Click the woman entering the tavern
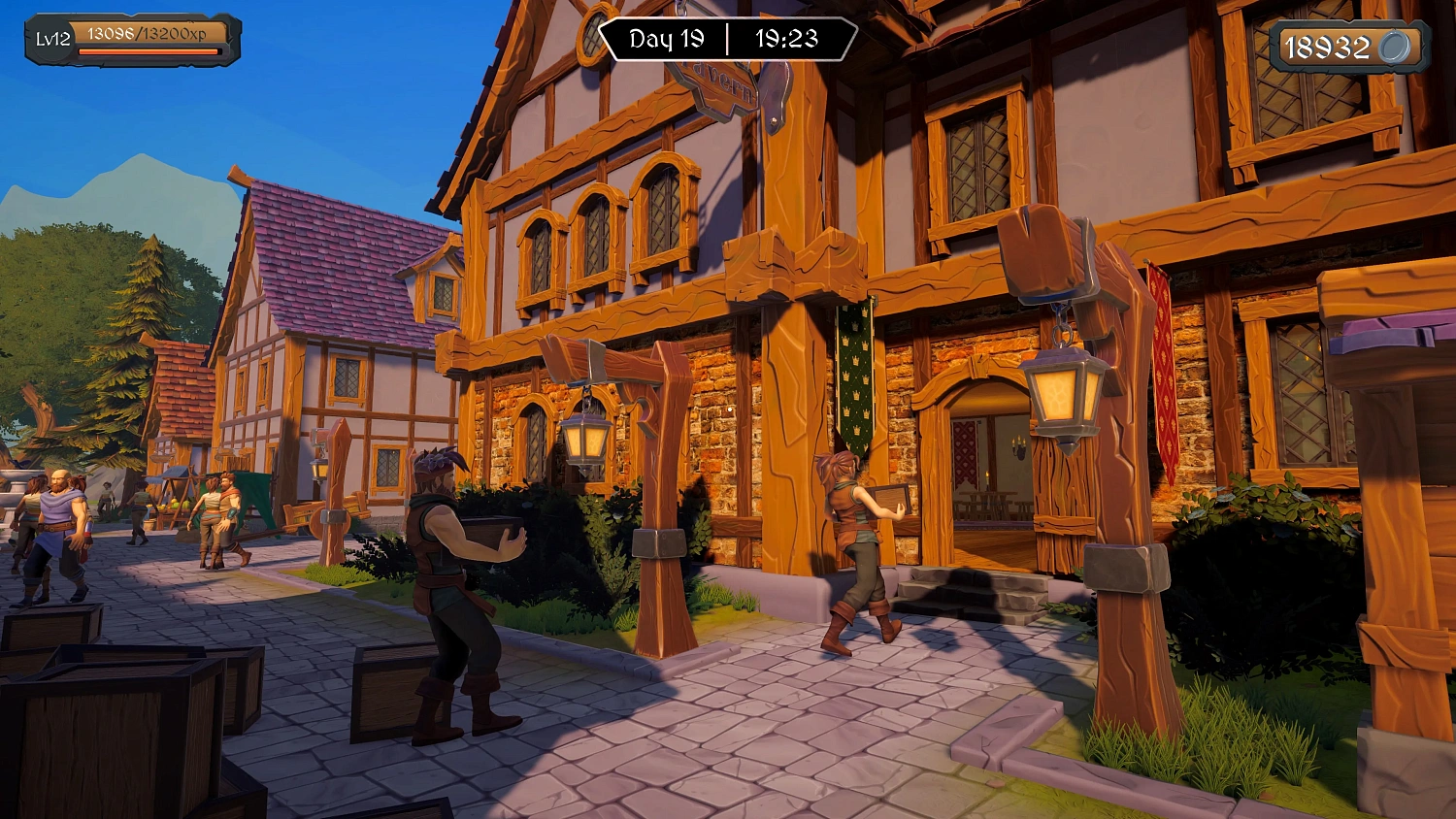1456x819 pixels. coord(854,543)
